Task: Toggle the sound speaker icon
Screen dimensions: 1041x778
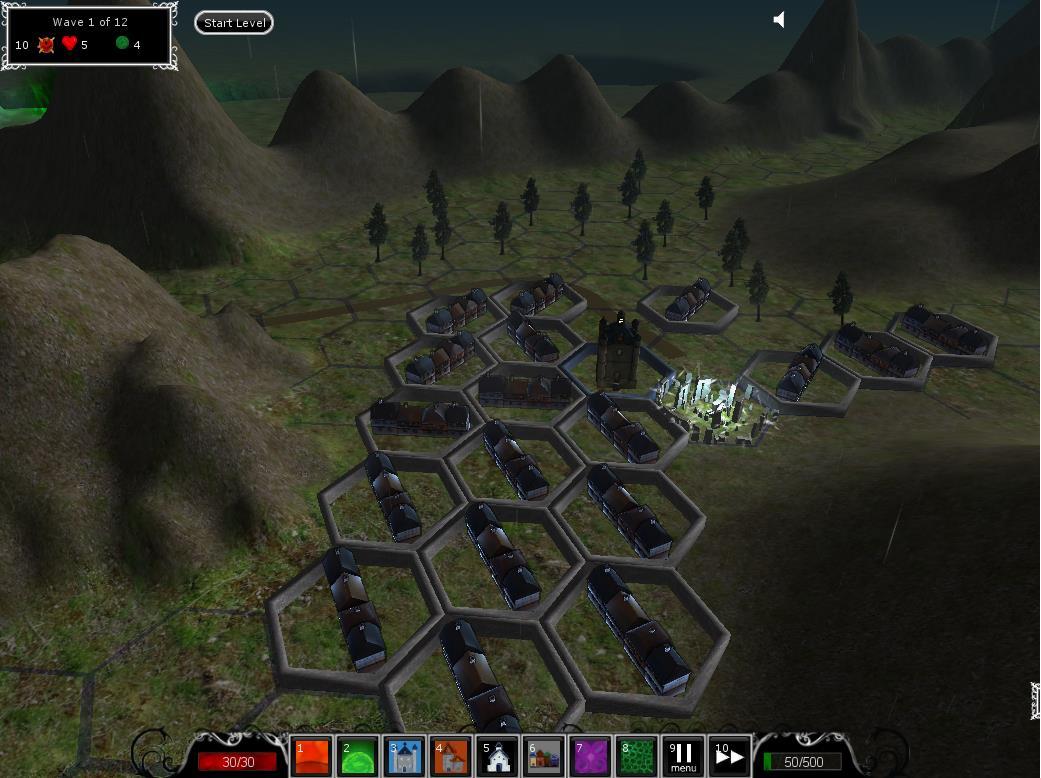Action: tap(779, 19)
